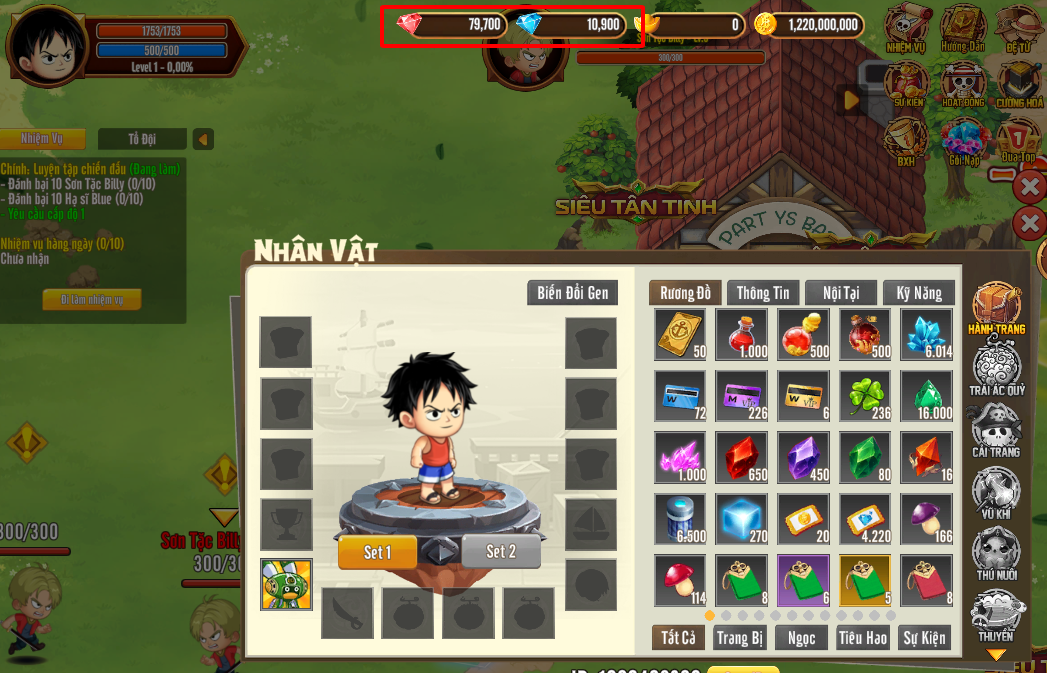Open the Cường Hoá upgrade menu
The width and height of the screenshot is (1047, 673).
[1018, 82]
